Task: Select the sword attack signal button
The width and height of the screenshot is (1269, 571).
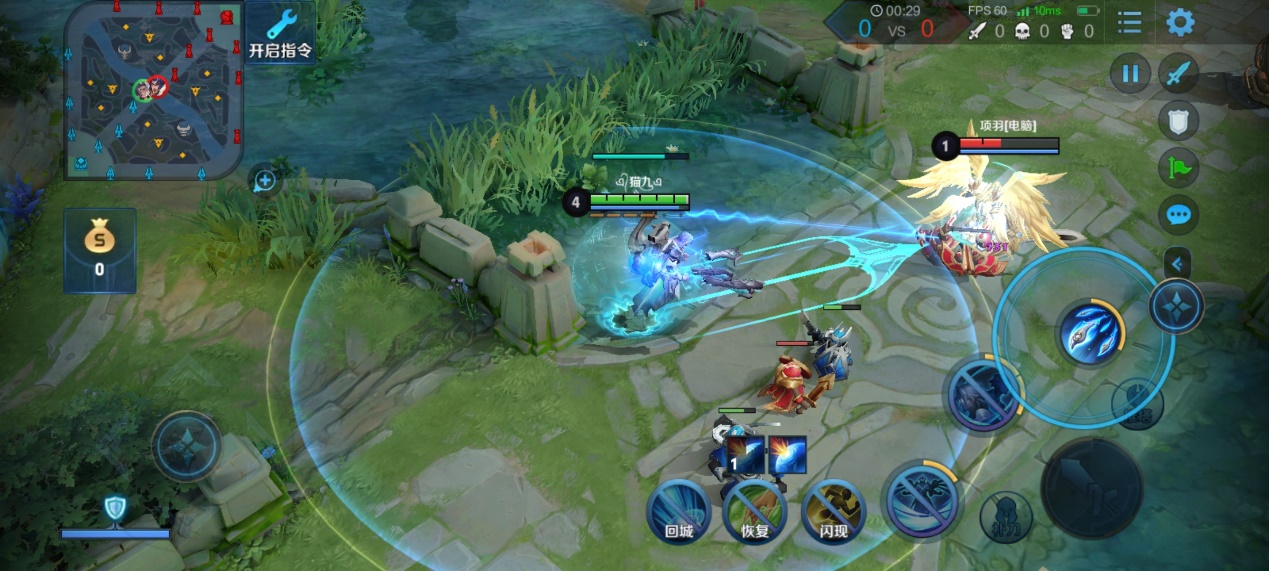Action: click(x=1179, y=74)
